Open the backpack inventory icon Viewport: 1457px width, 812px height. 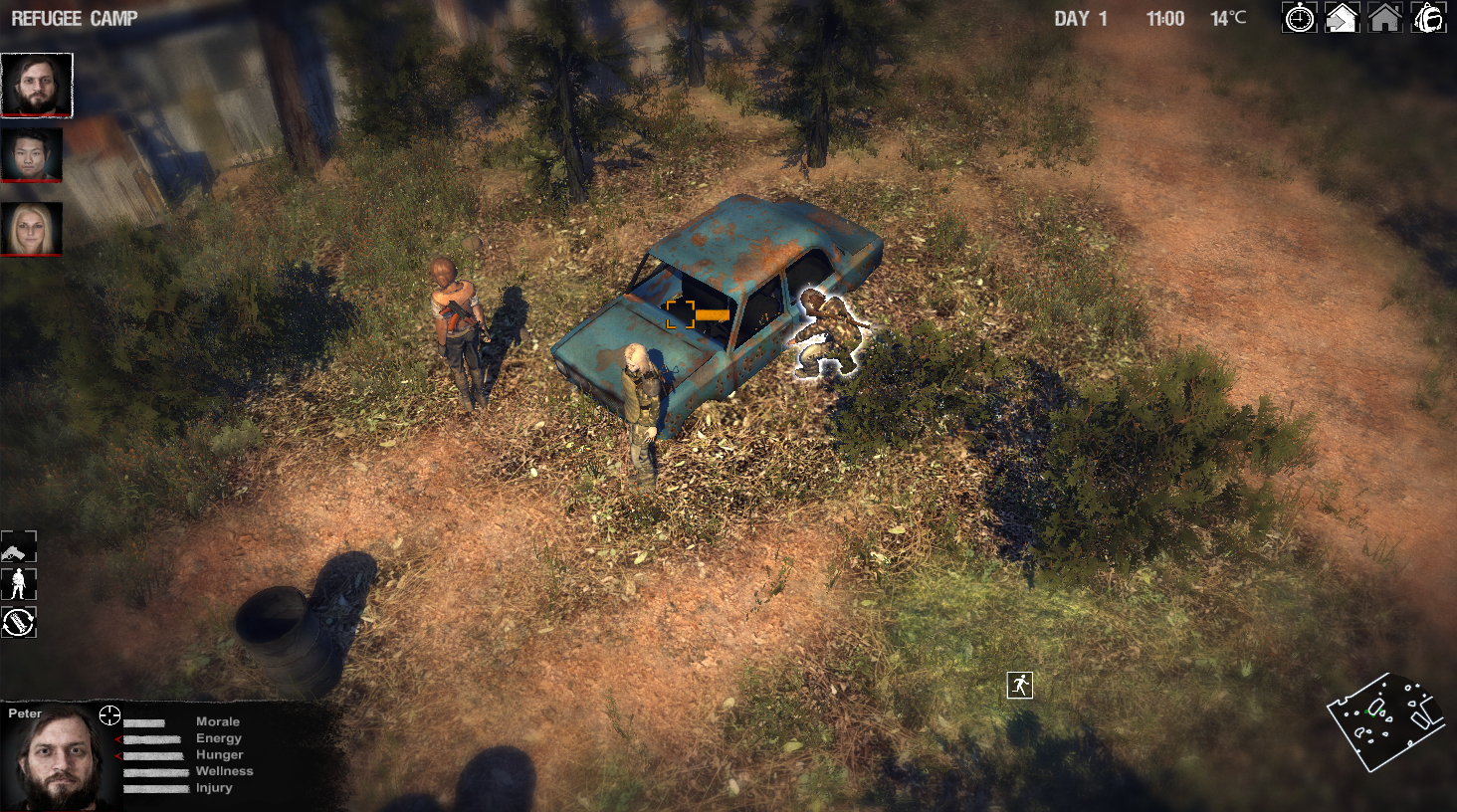[x=1427, y=18]
